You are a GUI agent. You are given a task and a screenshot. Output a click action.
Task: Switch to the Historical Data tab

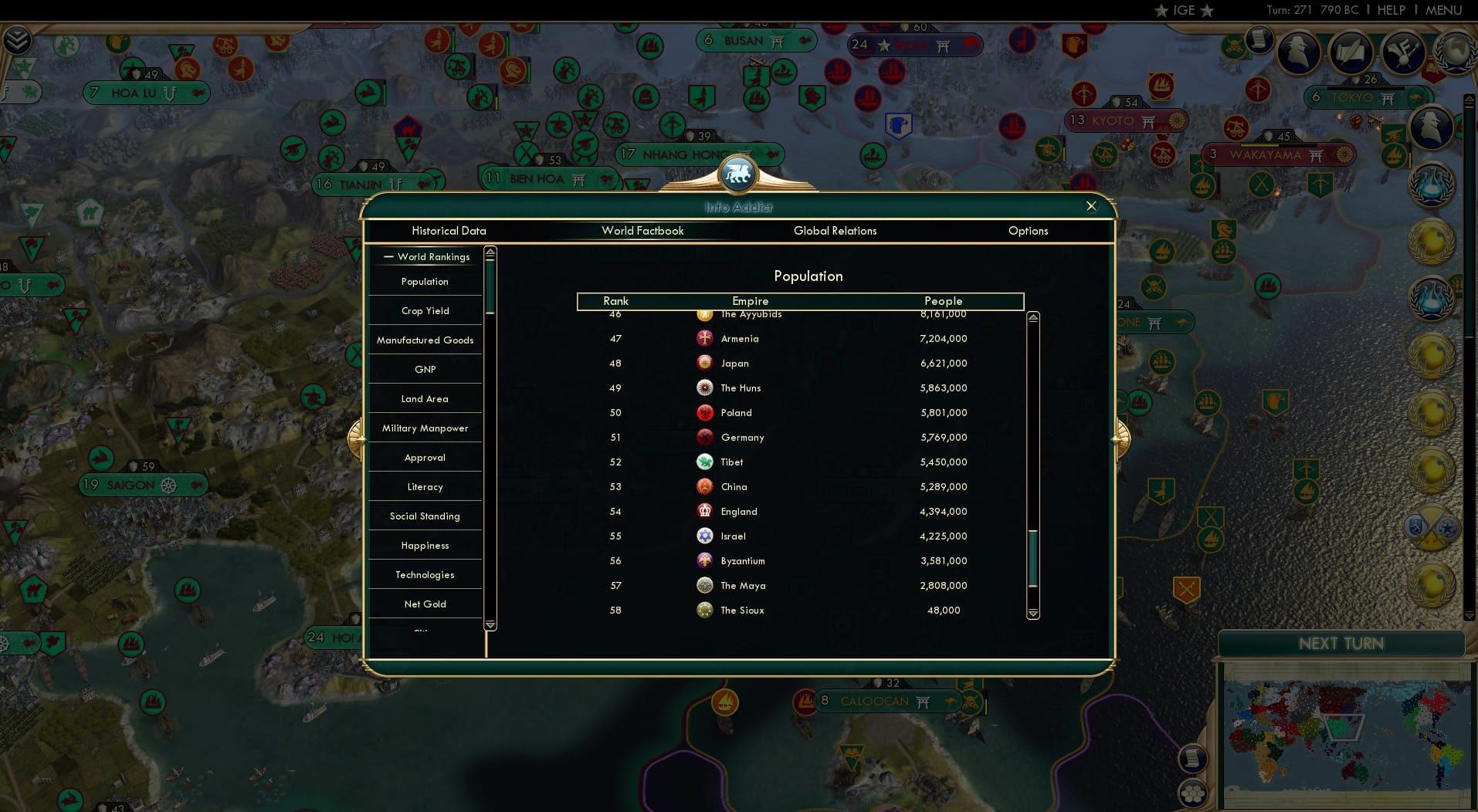tap(449, 231)
